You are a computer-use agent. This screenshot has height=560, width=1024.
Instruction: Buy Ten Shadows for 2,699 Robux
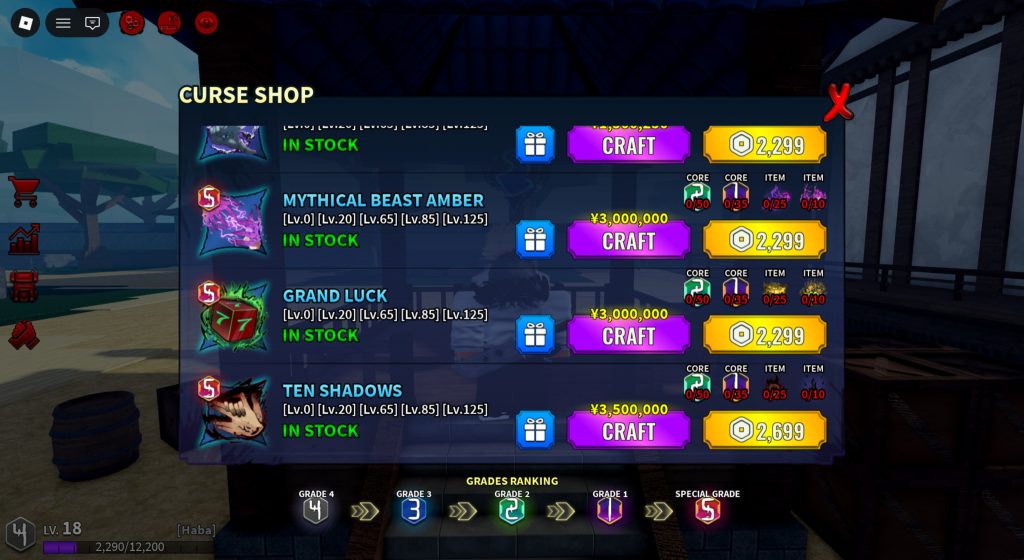(765, 431)
